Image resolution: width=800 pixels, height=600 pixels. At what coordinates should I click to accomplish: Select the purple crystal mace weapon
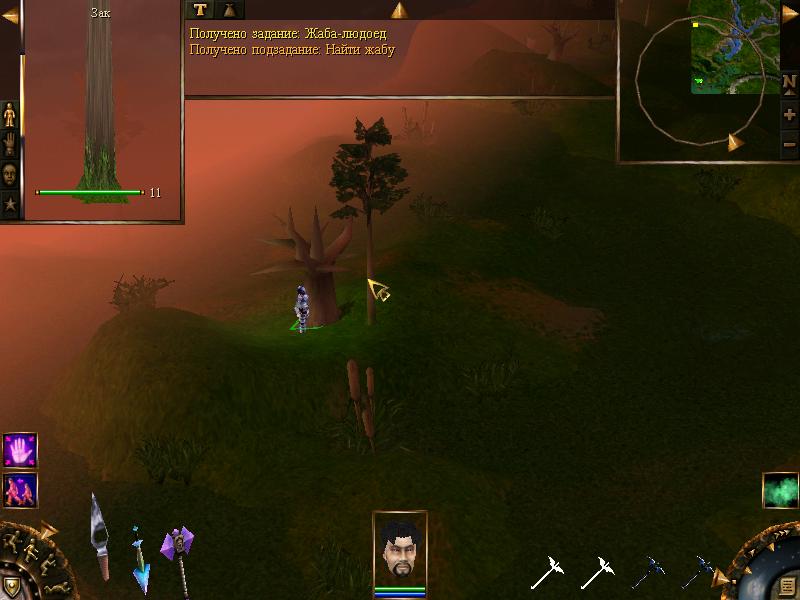point(178,555)
